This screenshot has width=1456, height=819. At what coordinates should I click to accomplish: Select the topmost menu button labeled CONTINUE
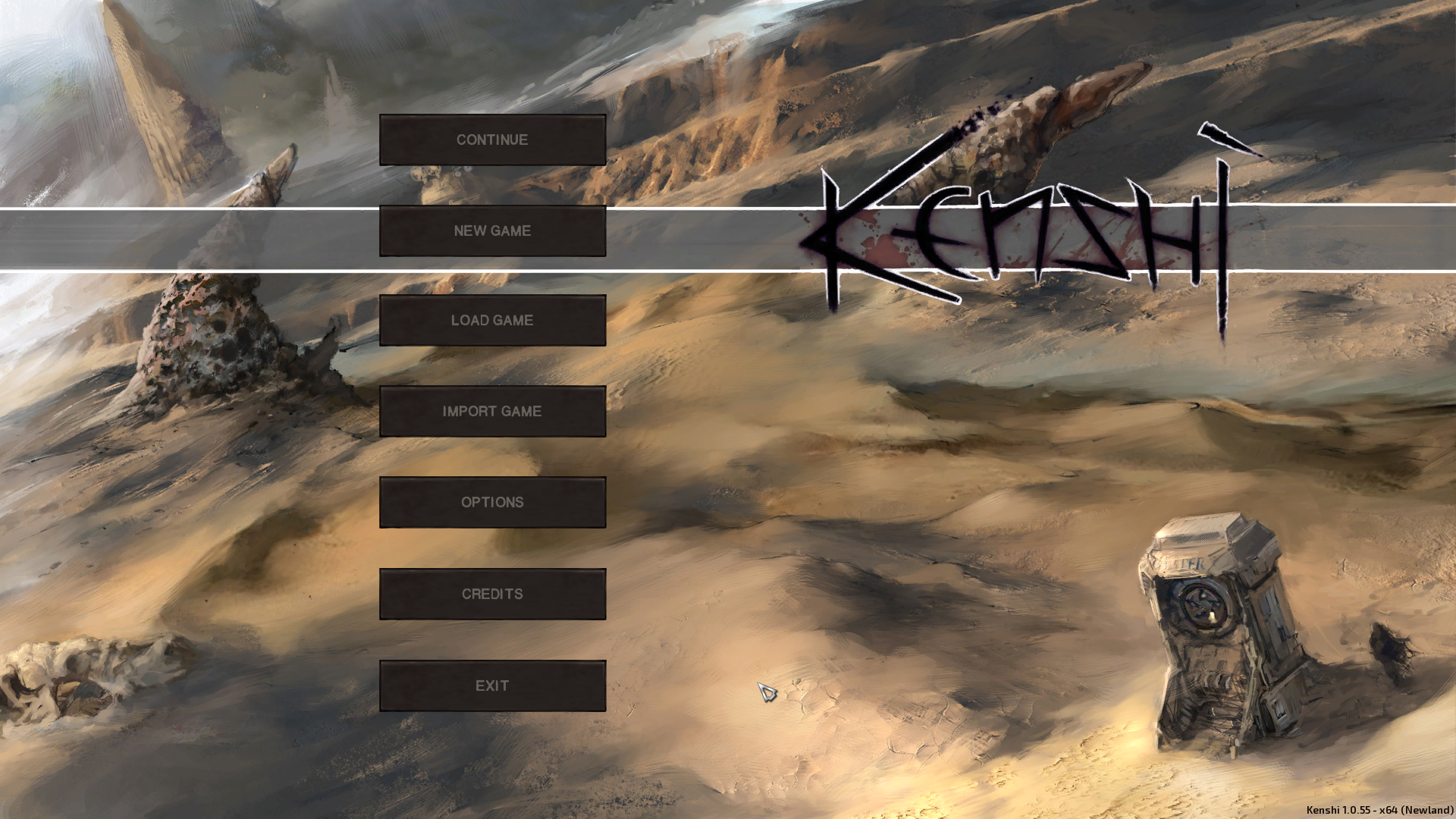pos(492,140)
